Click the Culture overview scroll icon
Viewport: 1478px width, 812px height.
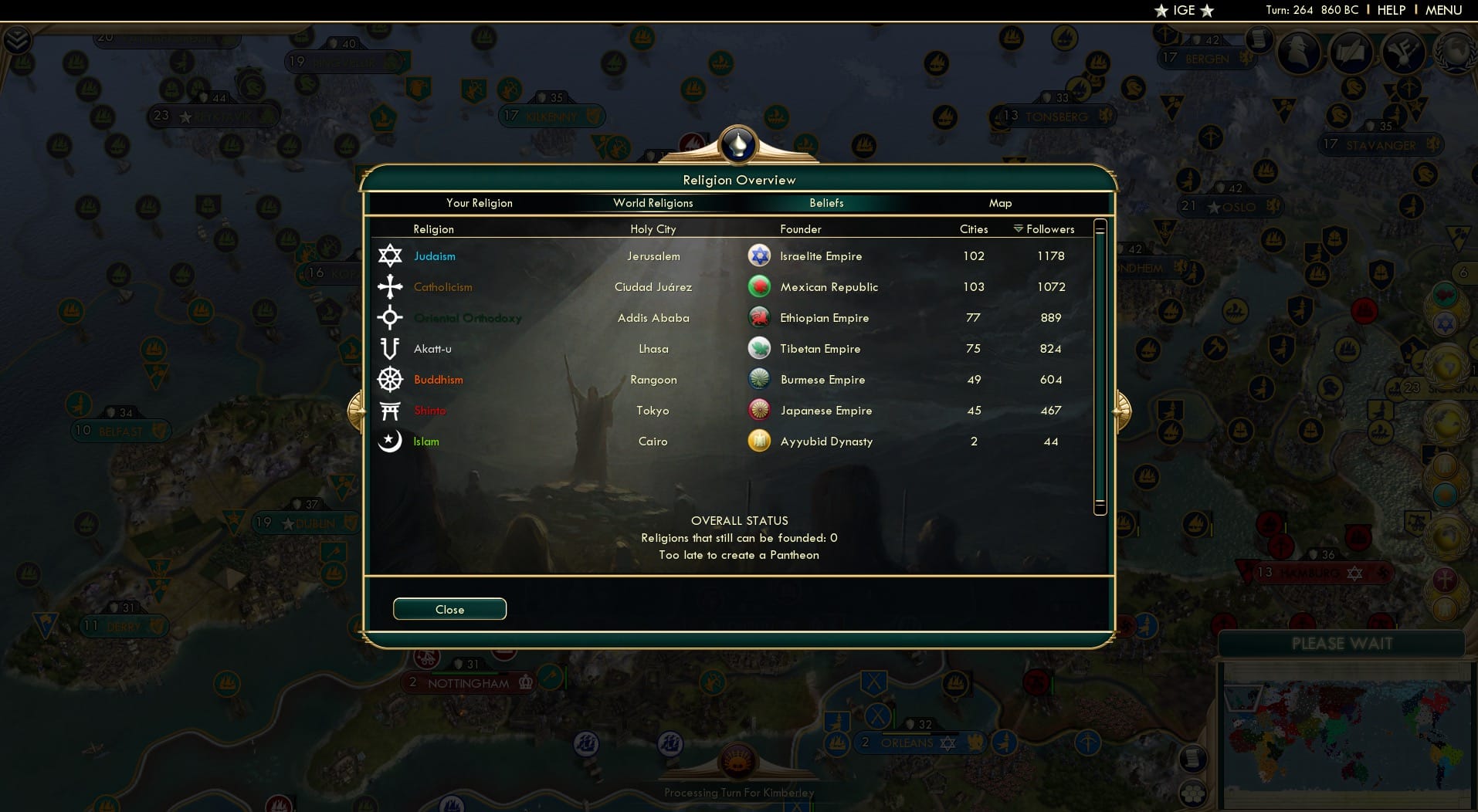tap(1352, 53)
